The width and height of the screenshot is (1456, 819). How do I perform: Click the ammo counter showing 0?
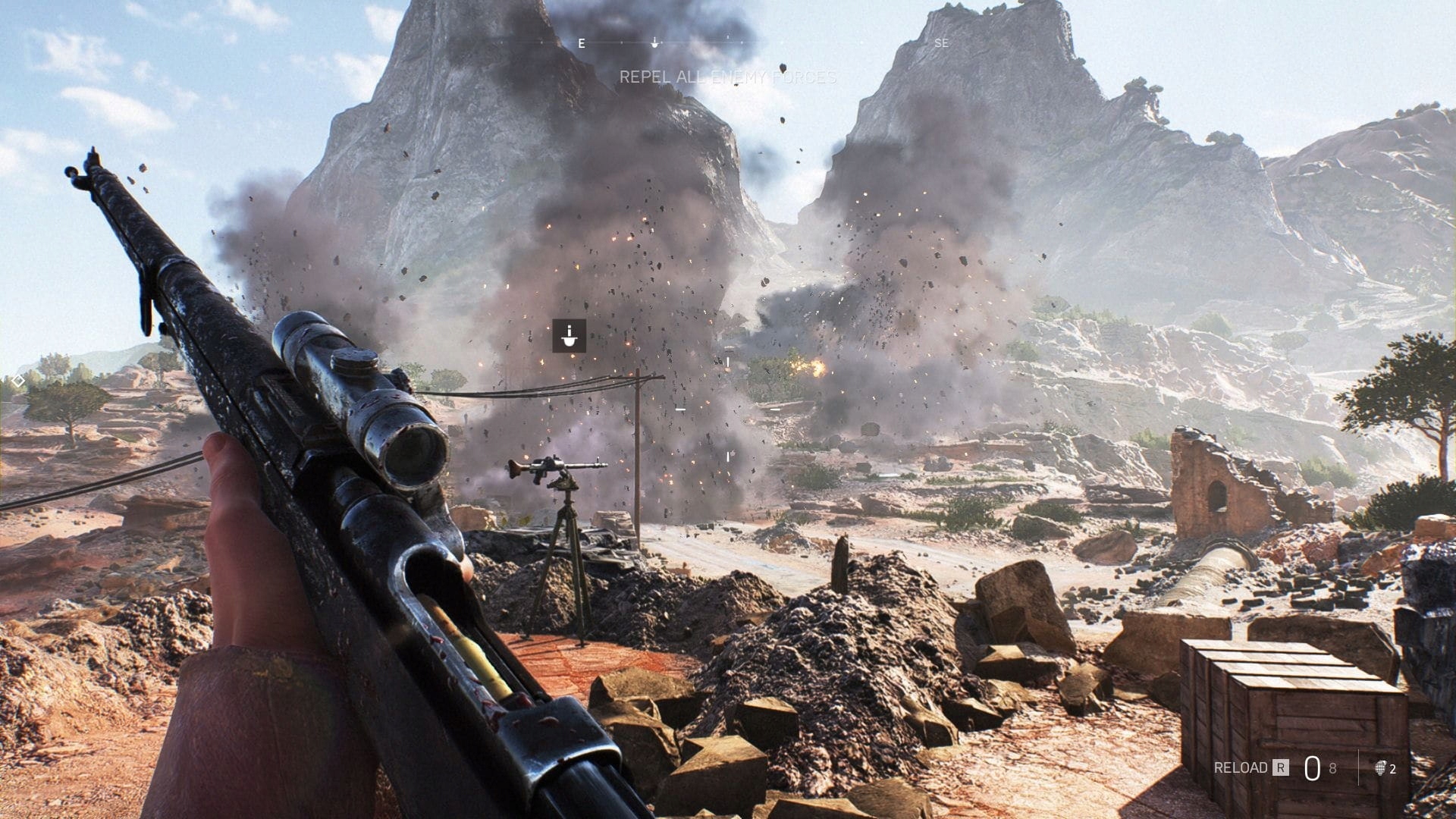(1313, 767)
